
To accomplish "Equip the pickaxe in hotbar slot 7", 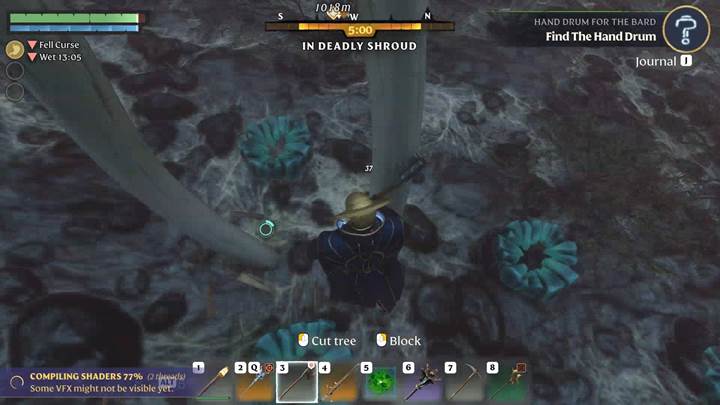I will (465, 382).
